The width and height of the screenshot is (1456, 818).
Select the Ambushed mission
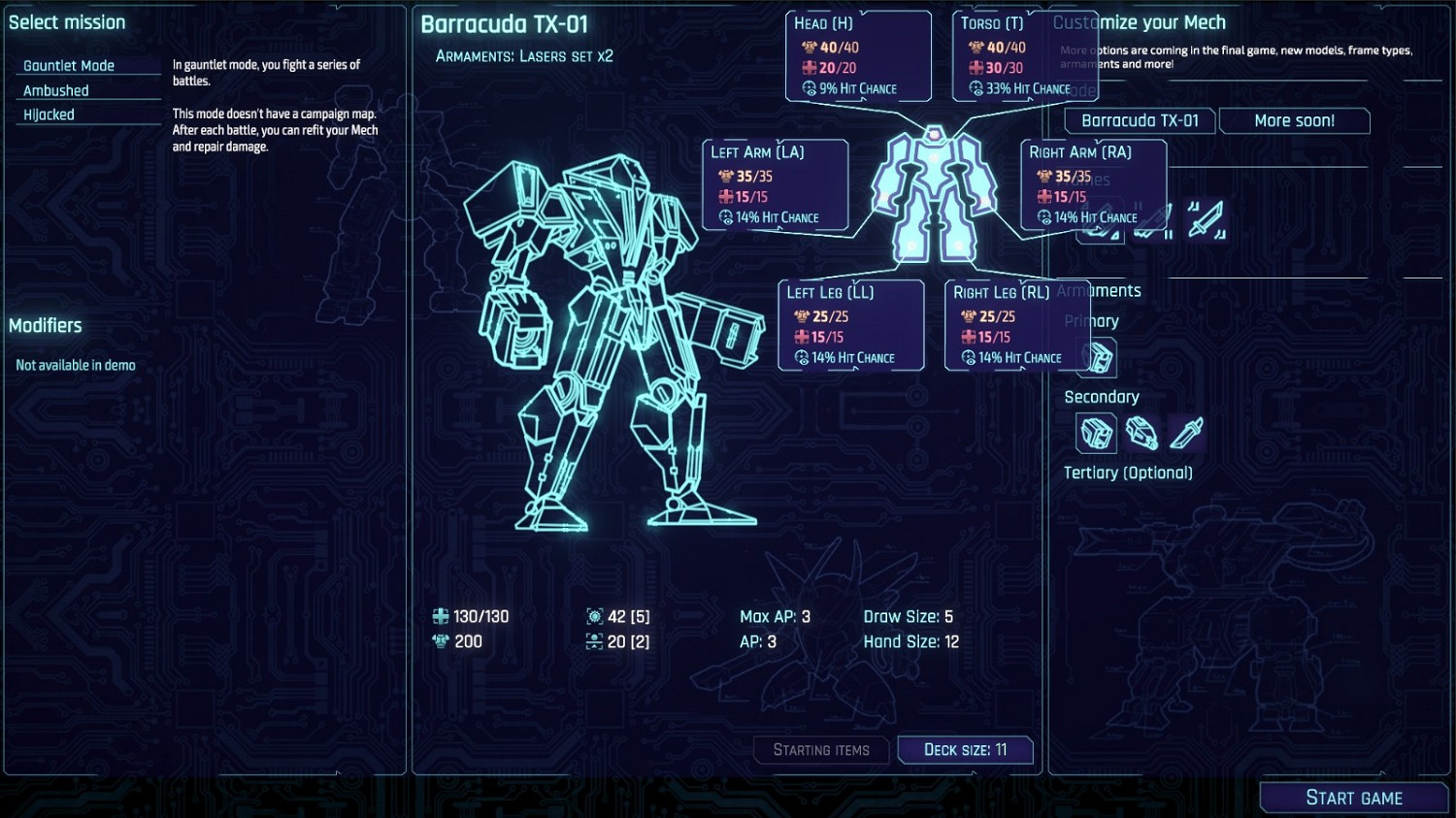click(x=55, y=89)
